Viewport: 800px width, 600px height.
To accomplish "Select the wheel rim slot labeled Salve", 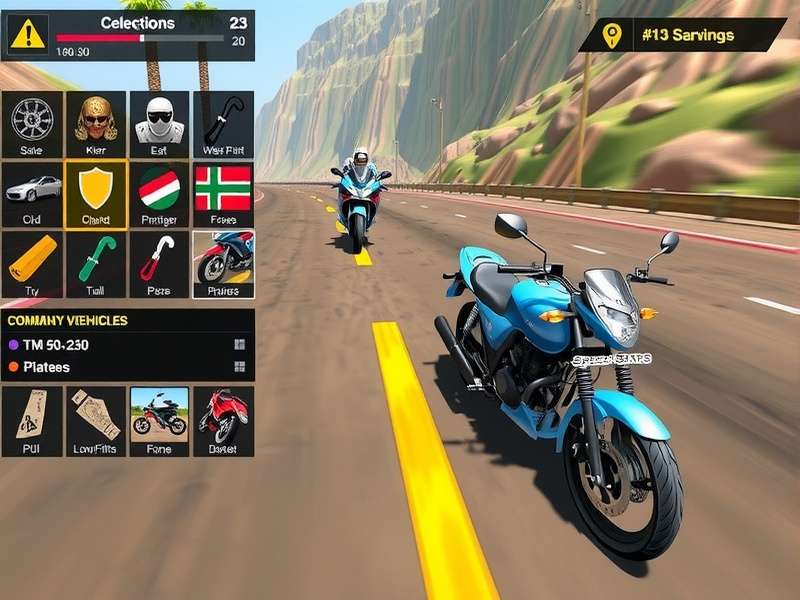I will point(32,123).
